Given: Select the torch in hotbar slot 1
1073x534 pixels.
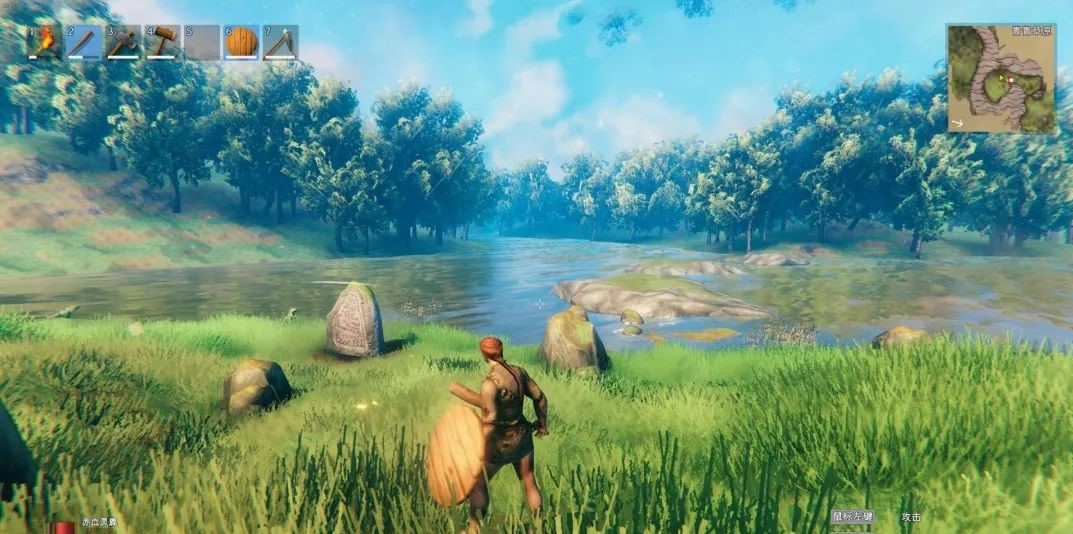Looking at the screenshot, I should [44, 42].
